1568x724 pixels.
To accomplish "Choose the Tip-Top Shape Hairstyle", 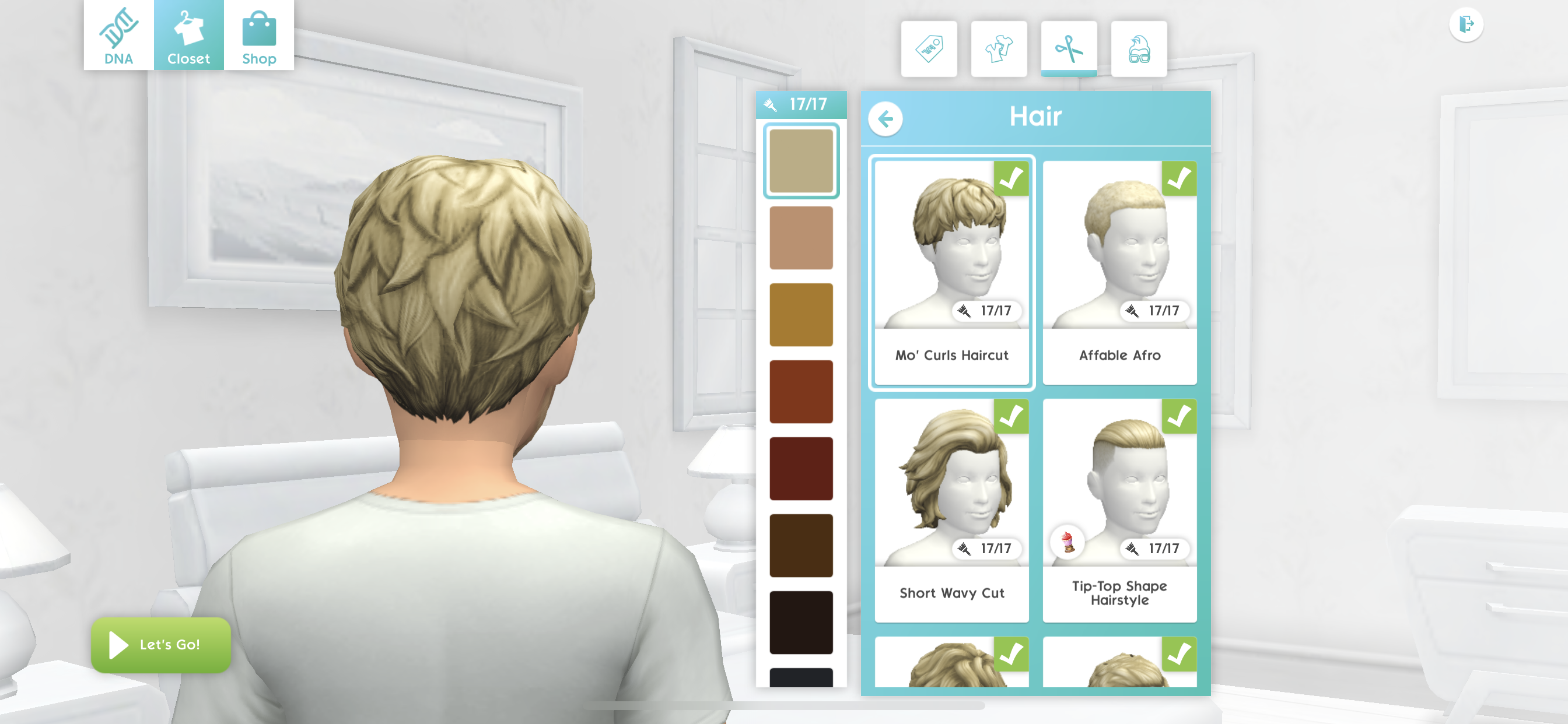I will point(1119,510).
